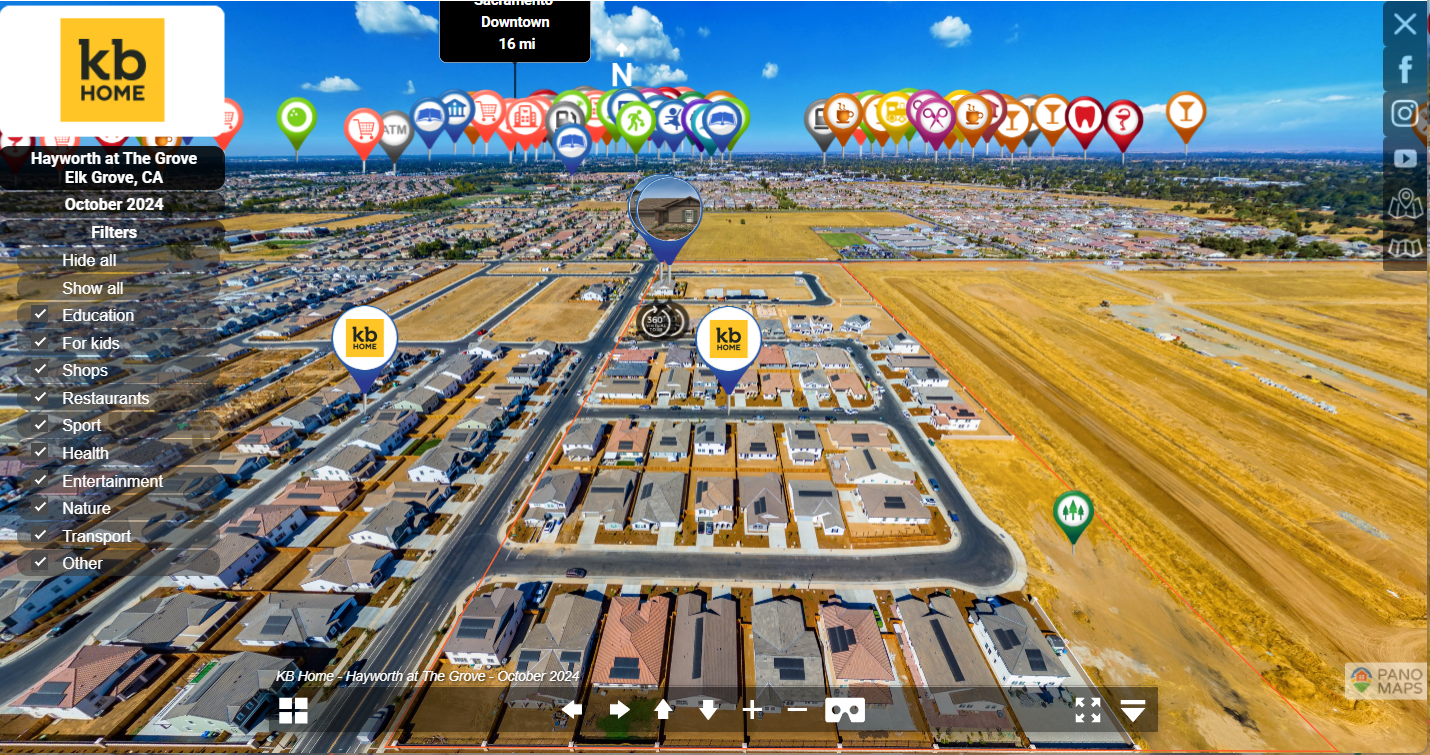This screenshot has height=755, width=1430.
Task: Enter VR headset mode
Action: click(845, 710)
